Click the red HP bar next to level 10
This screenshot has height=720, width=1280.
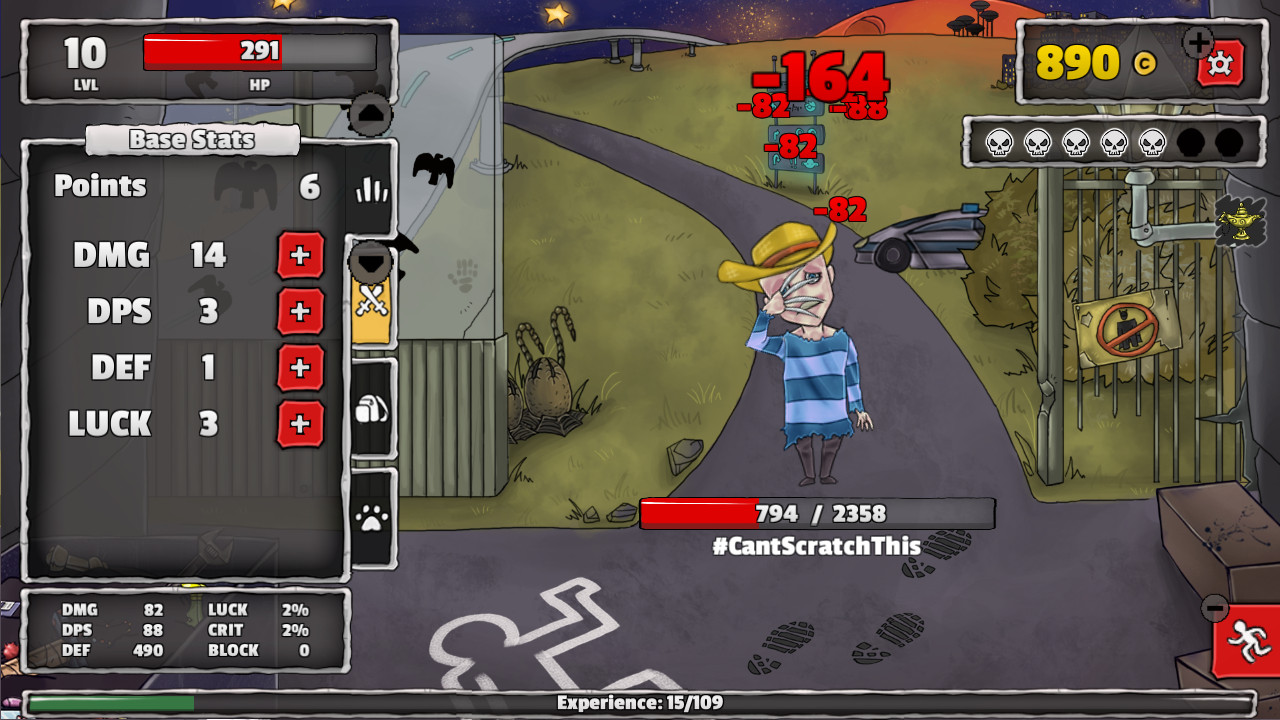260,52
